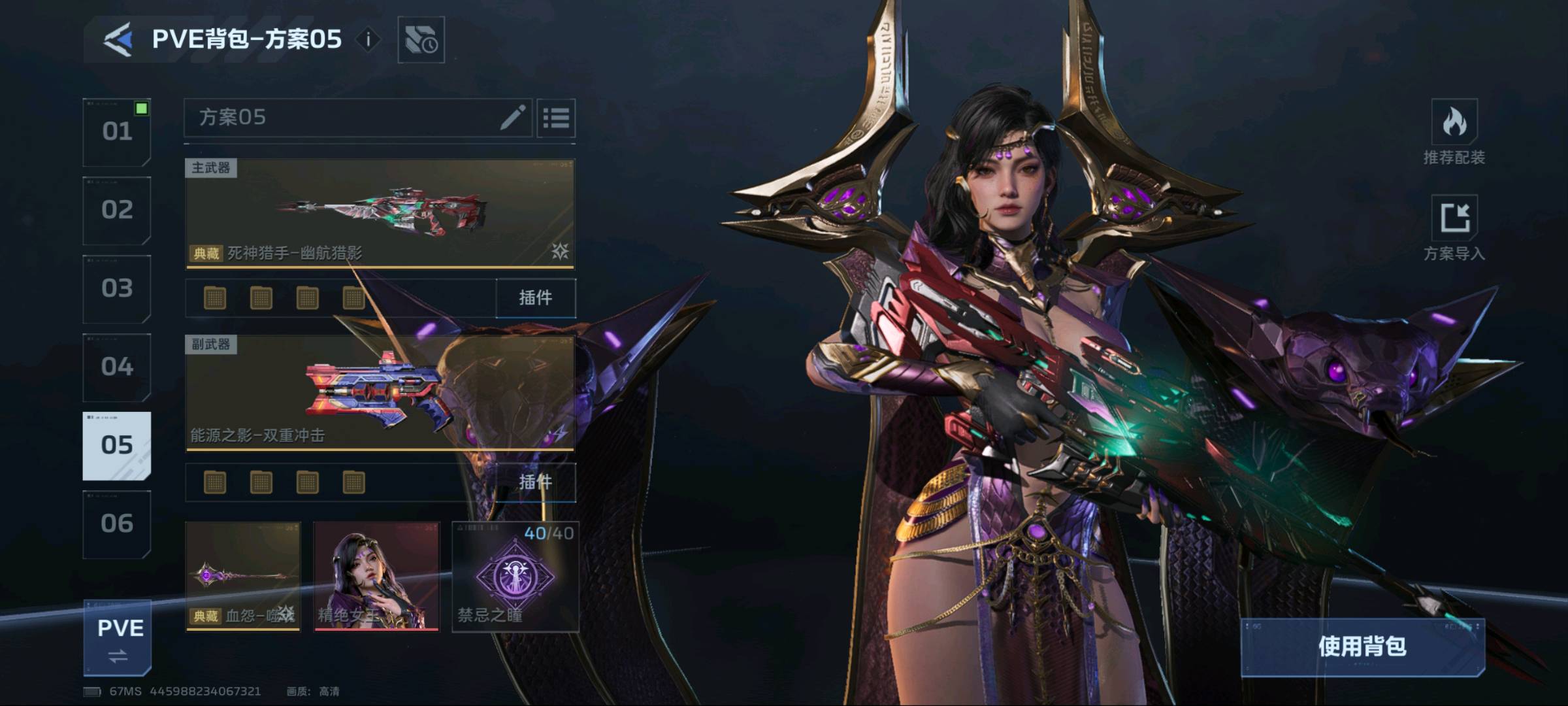Select the primary weapon 死神猎手-幽航猎影

click(x=380, y=213)
